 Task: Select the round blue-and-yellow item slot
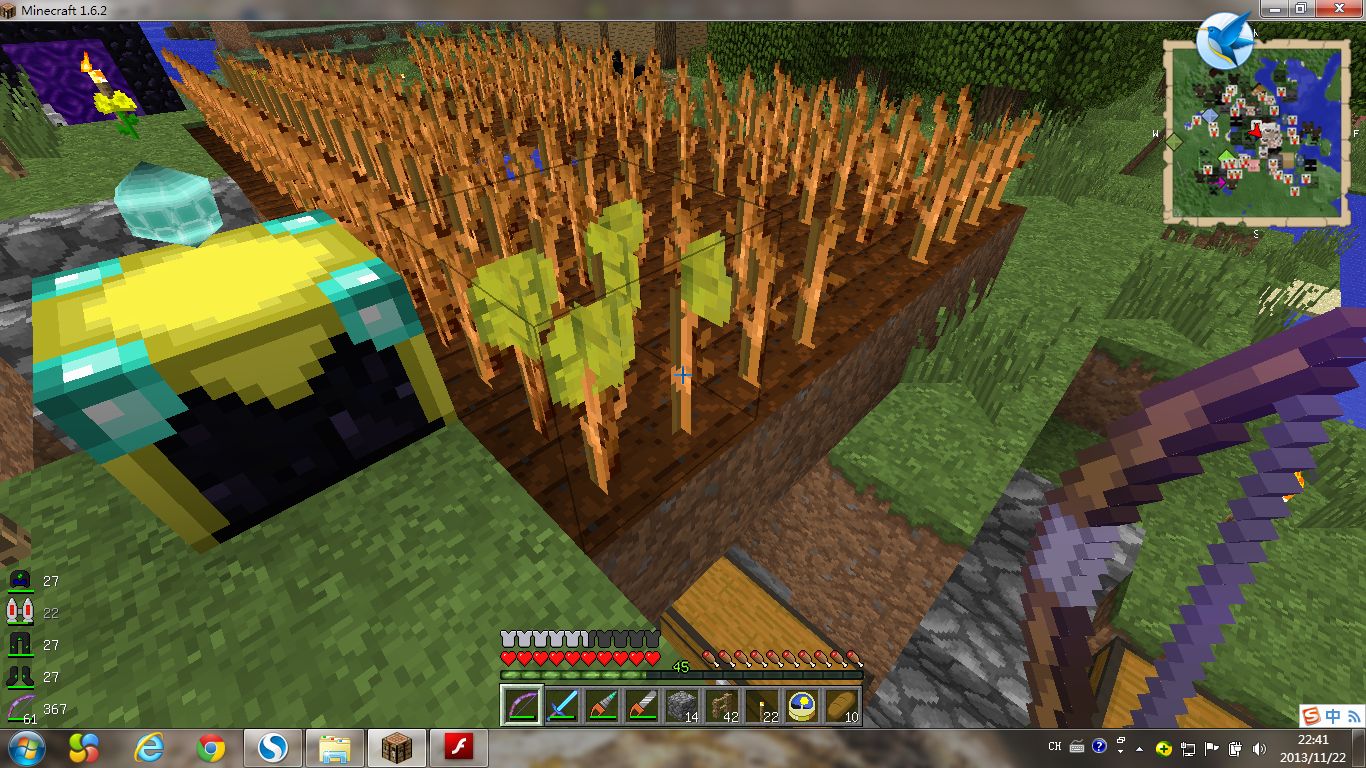(x=801, y=706)
